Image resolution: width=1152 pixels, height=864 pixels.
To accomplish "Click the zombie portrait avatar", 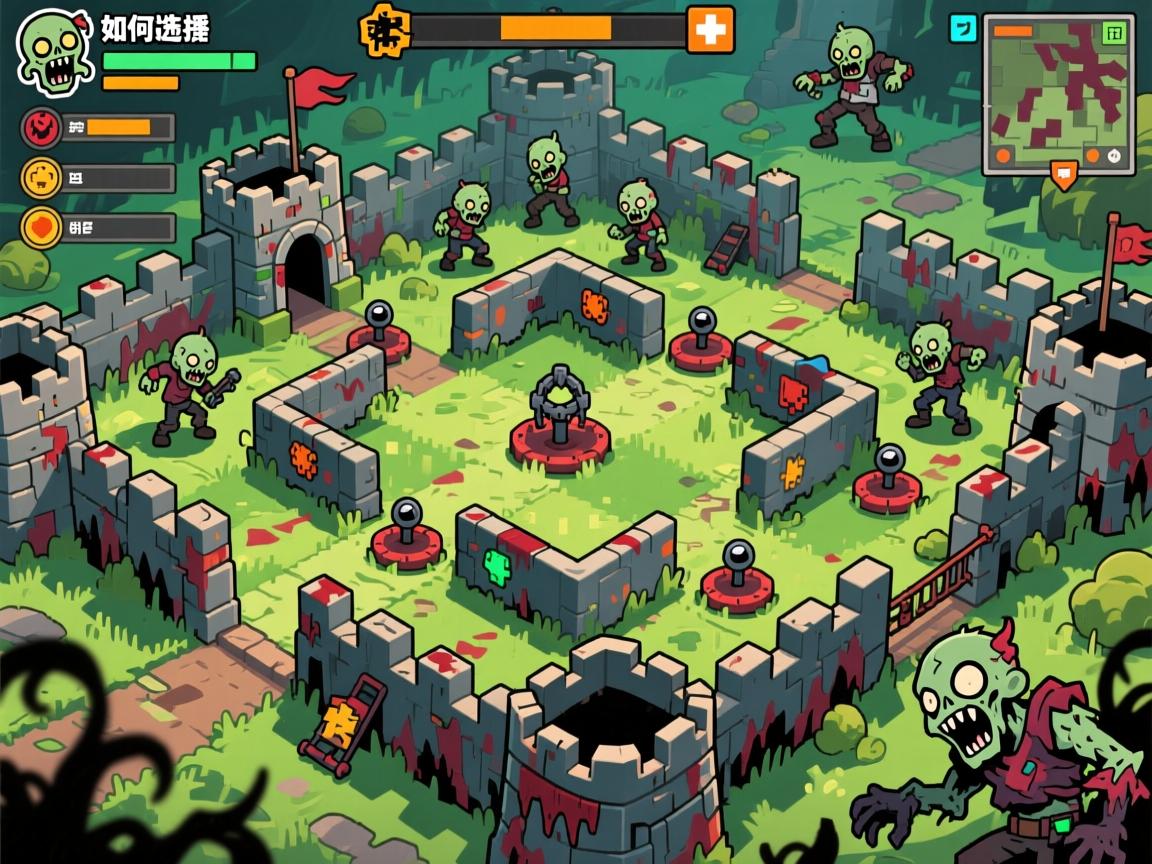I will [x=56, y=50].
